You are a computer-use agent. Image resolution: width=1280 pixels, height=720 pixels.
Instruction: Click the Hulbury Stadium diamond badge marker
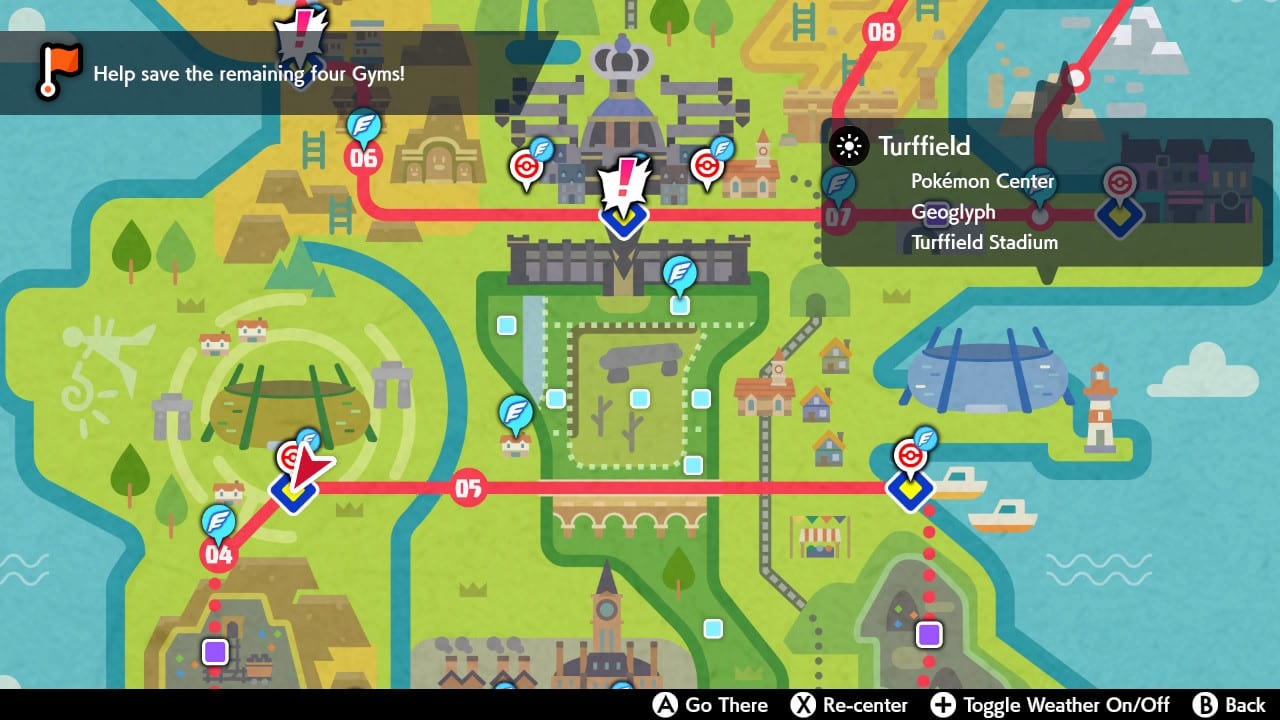(911, 490)
